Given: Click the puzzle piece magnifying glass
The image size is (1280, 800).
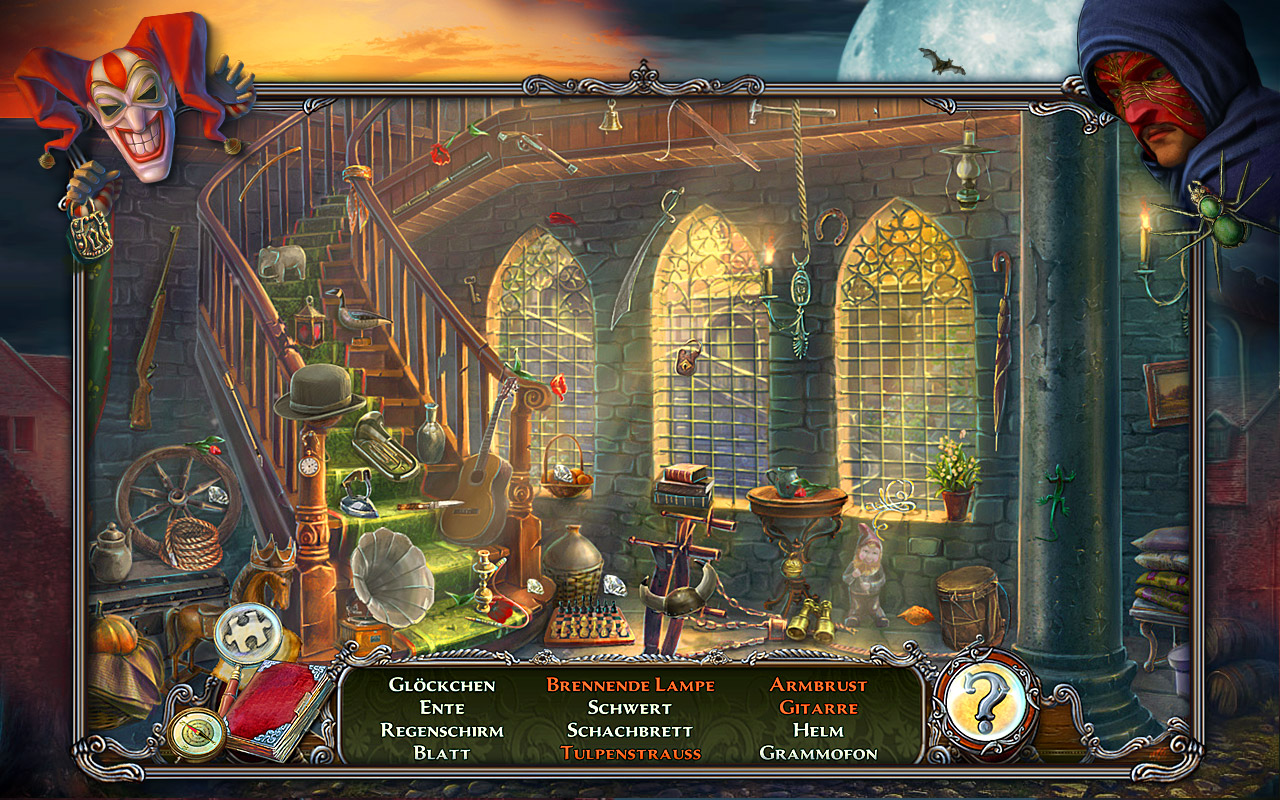Looking at the screenshot, I should click(243, 634).
